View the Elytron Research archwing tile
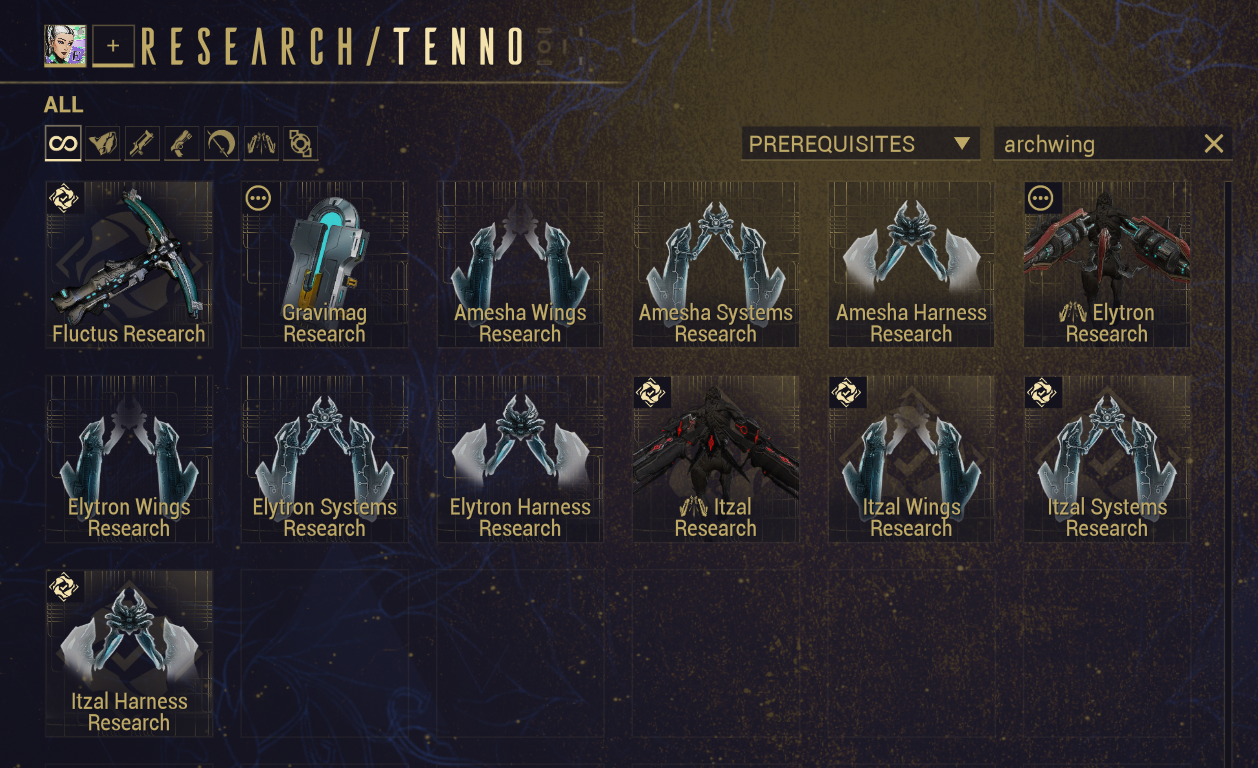The height and width of the screenshot is (768, 1258). coord(1107,264)
